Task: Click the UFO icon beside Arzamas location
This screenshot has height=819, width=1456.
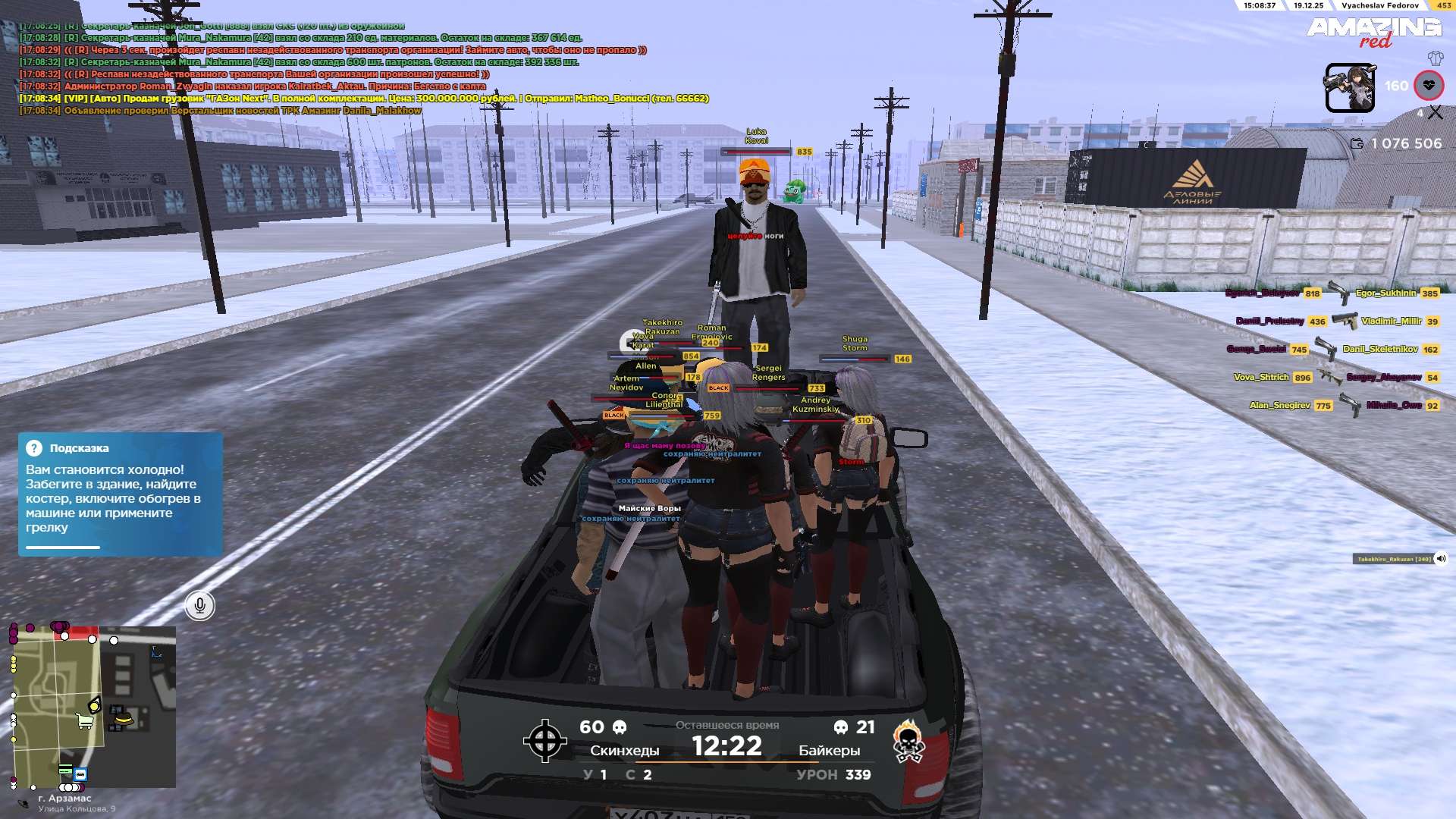Action: 24,804
